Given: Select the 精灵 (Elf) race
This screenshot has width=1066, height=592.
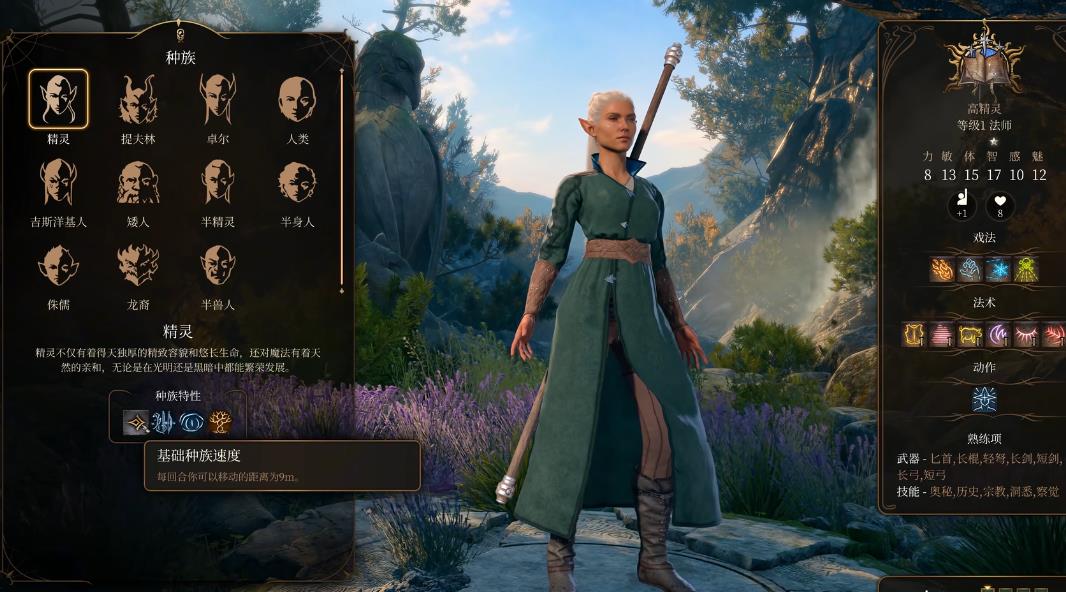Looking at the screenshot, I should (58, 99).
